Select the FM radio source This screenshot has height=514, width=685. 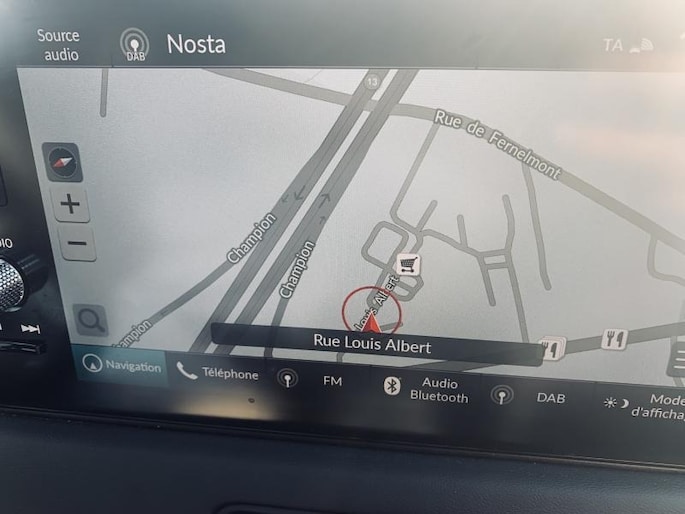[x=313, y=381]
